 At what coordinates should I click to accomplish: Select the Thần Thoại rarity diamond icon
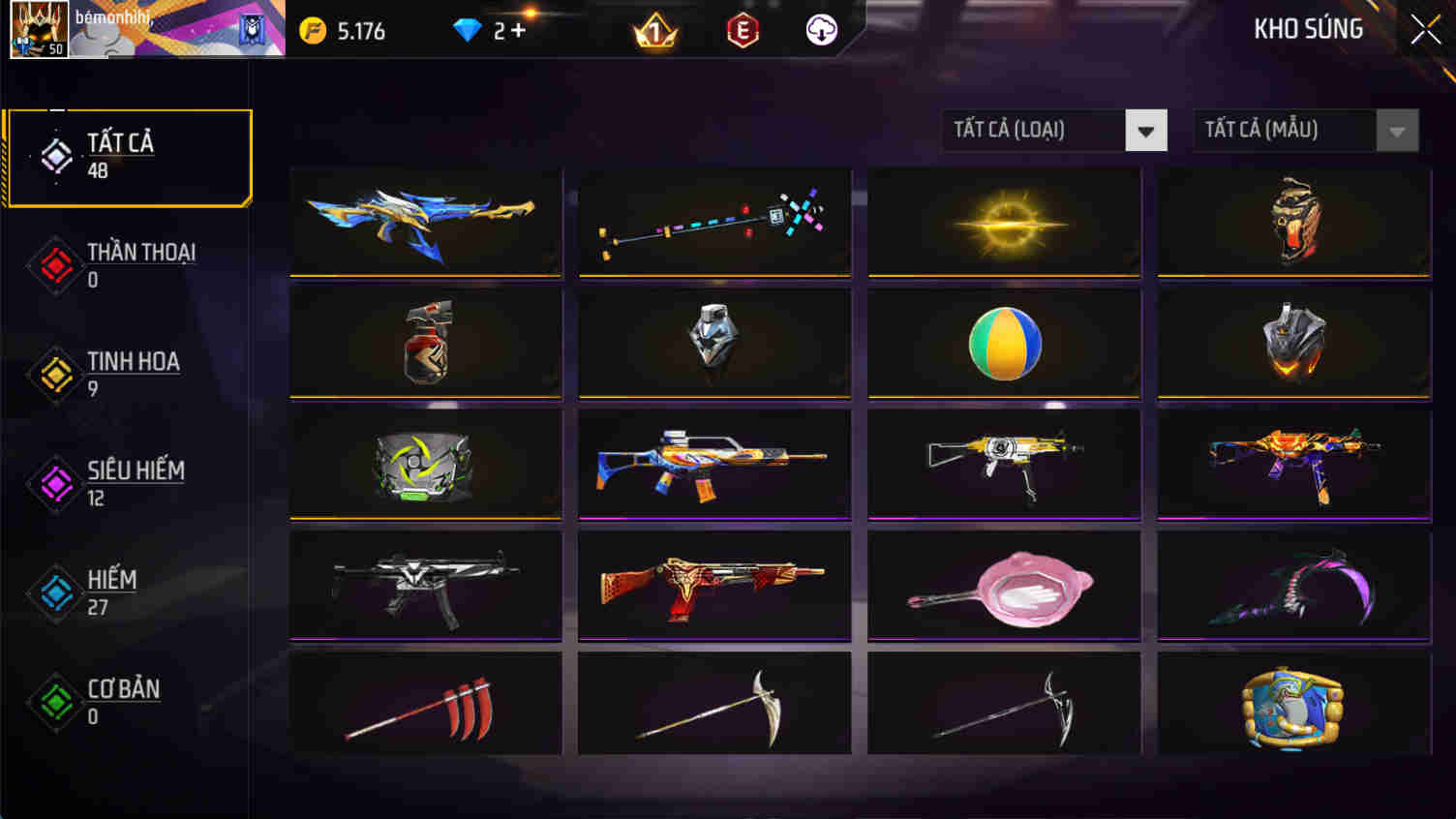point(55,265)
